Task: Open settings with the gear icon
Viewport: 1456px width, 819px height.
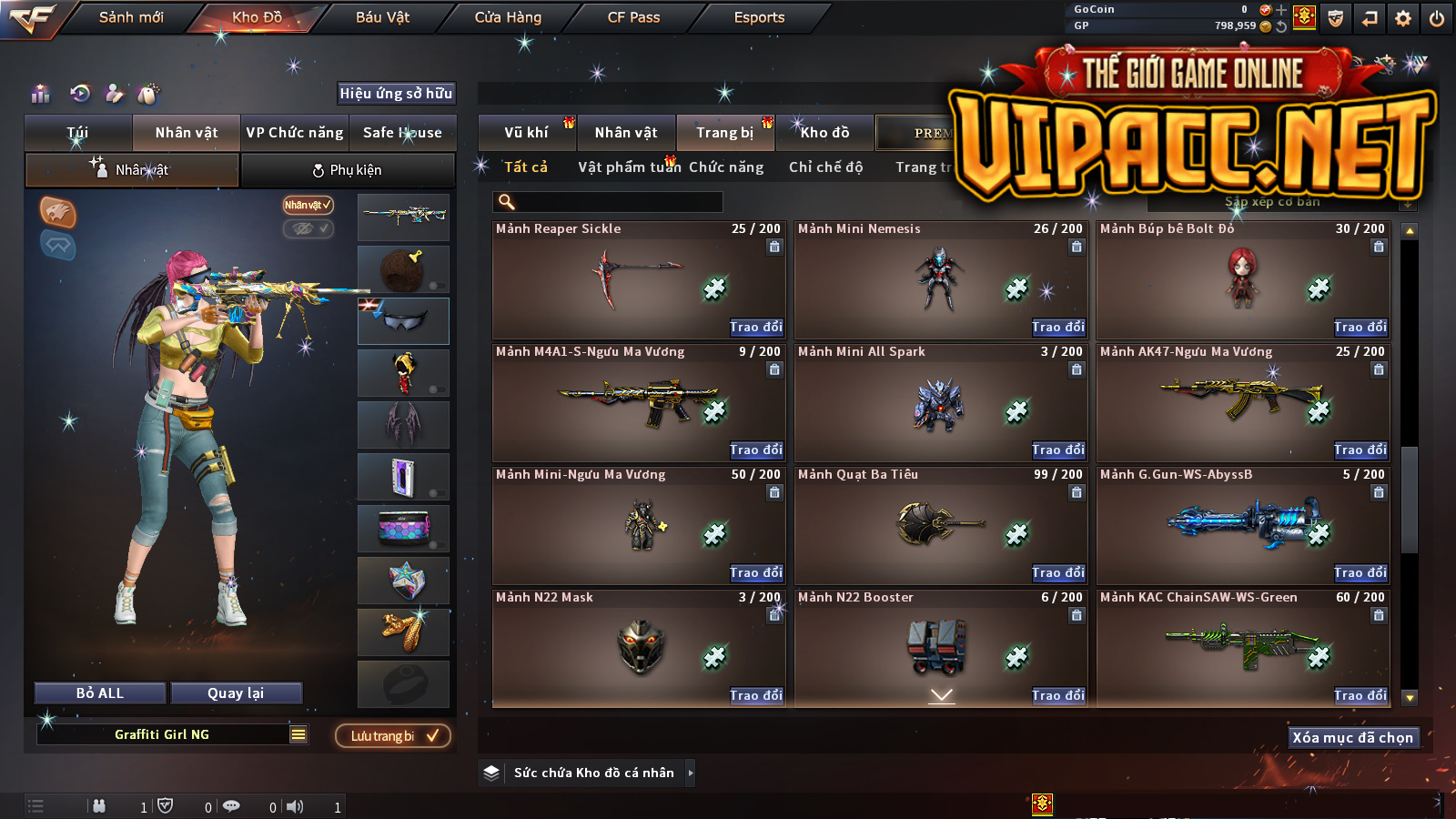Action: [1403, 18]
